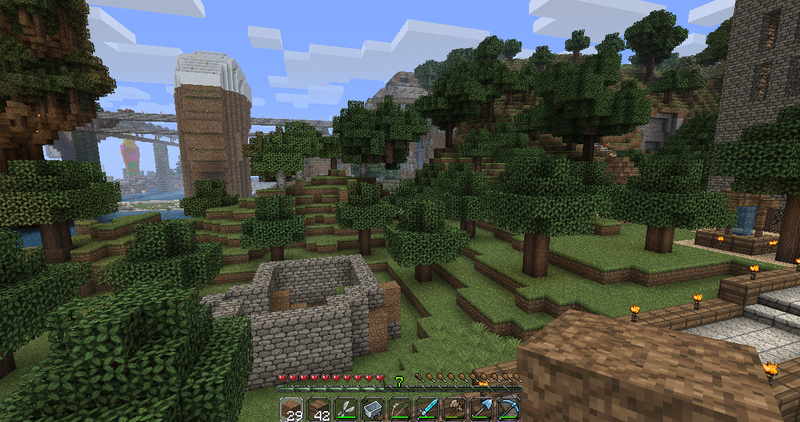This screenshot has width=800, height=422.
Task: Select the wood block stack of 42
Action: [x=318, y=409]
